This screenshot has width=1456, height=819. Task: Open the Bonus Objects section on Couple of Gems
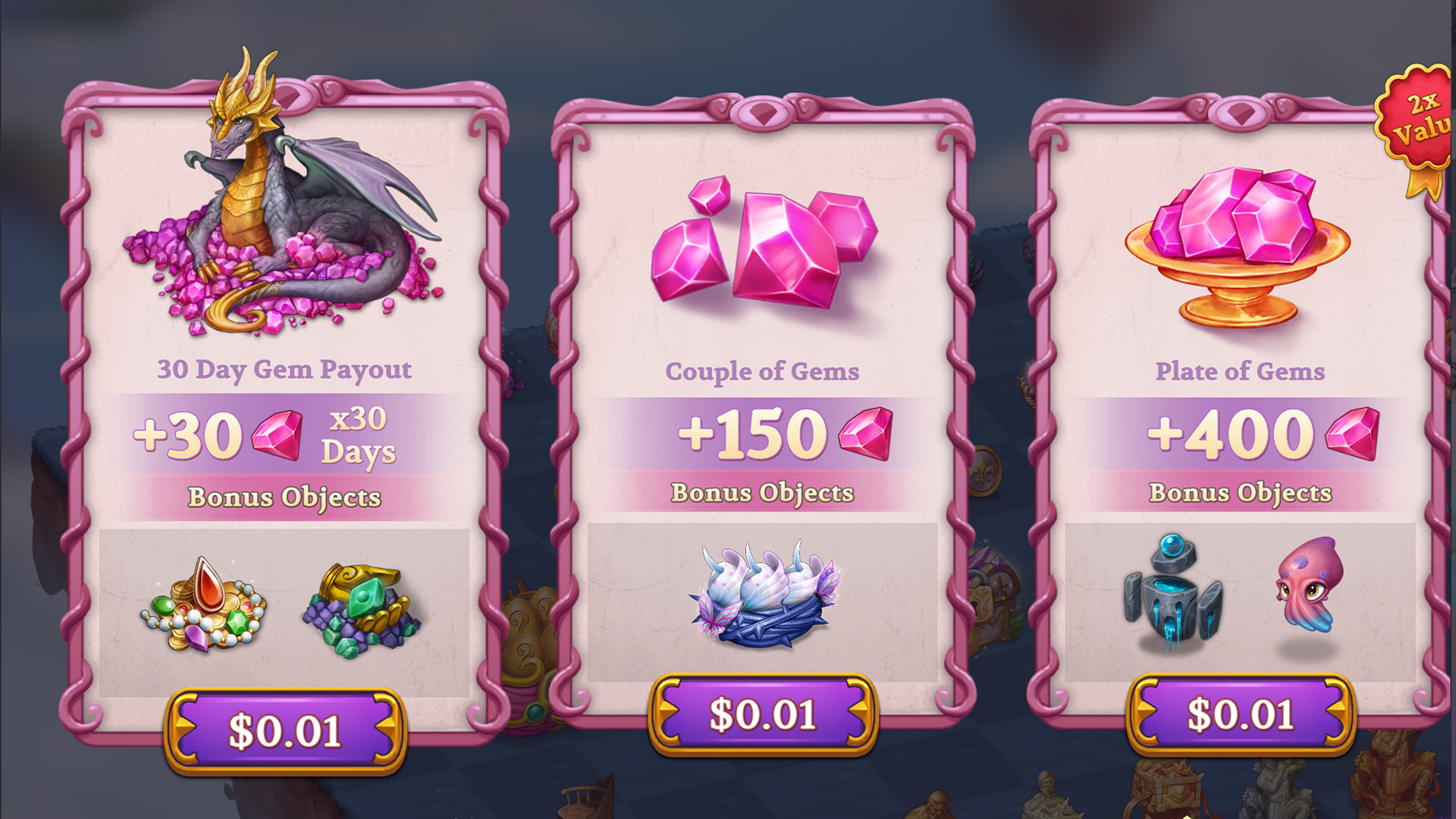pyautogui.click(x=762, y=493)
